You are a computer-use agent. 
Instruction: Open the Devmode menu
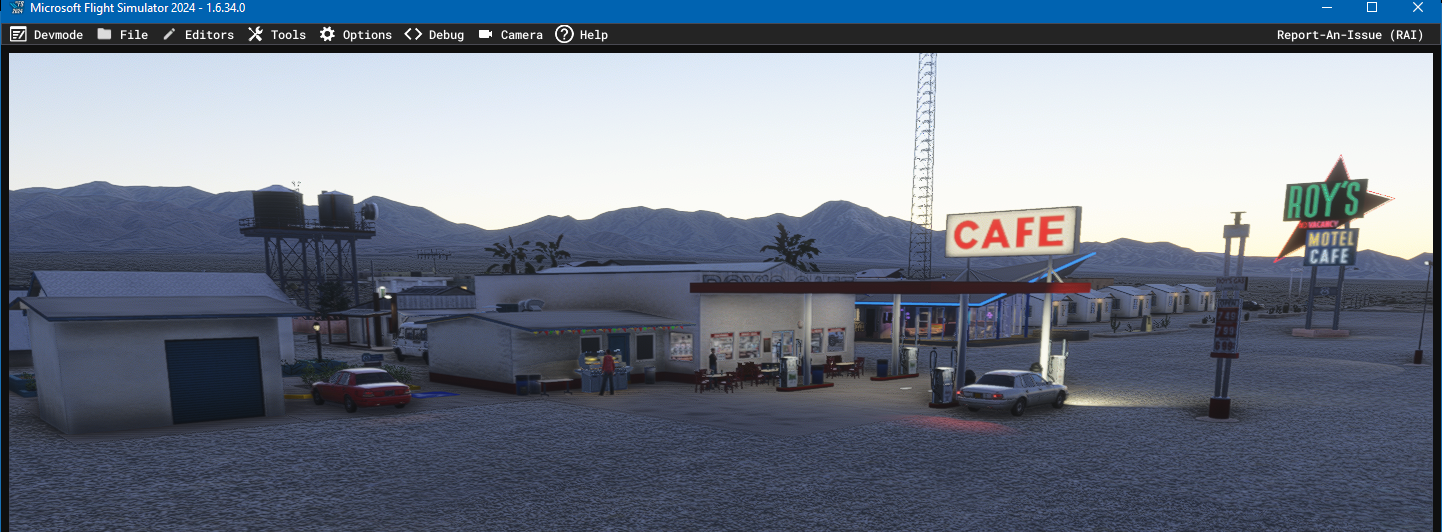[x=47, y=35]
